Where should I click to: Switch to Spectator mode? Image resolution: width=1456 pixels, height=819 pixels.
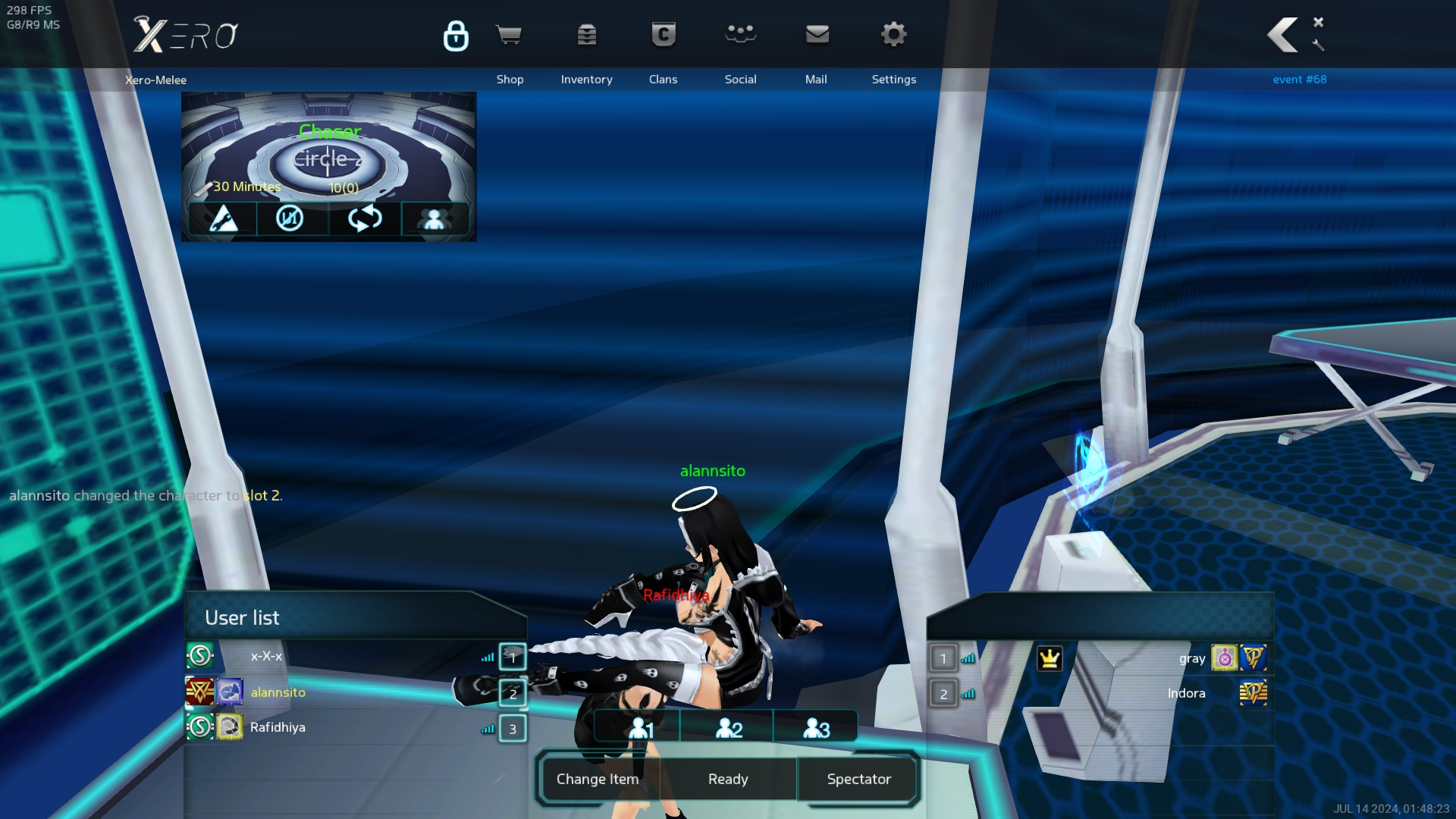[858, 779]
